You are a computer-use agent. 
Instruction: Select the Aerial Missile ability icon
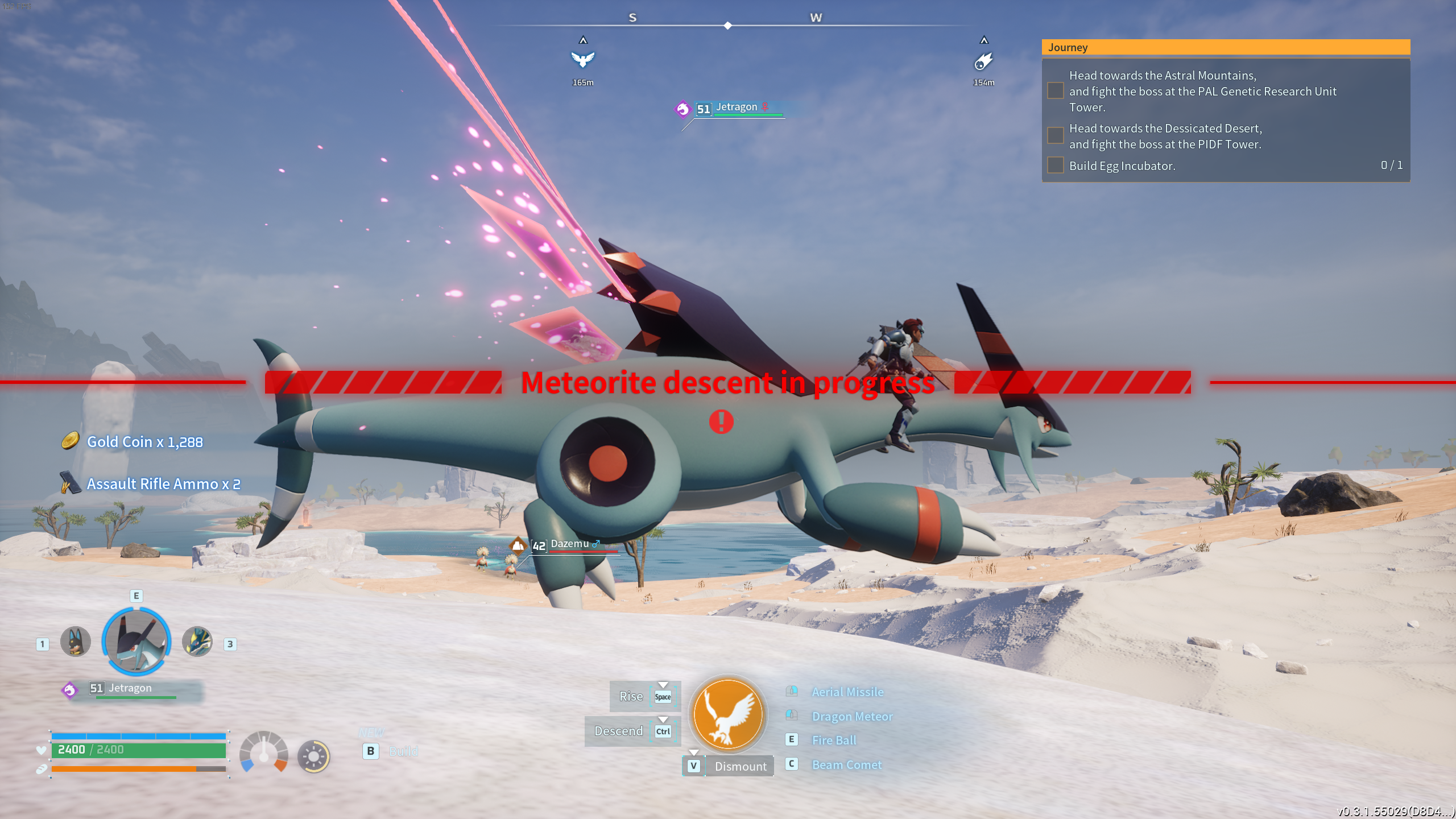[x=791, y=692]
